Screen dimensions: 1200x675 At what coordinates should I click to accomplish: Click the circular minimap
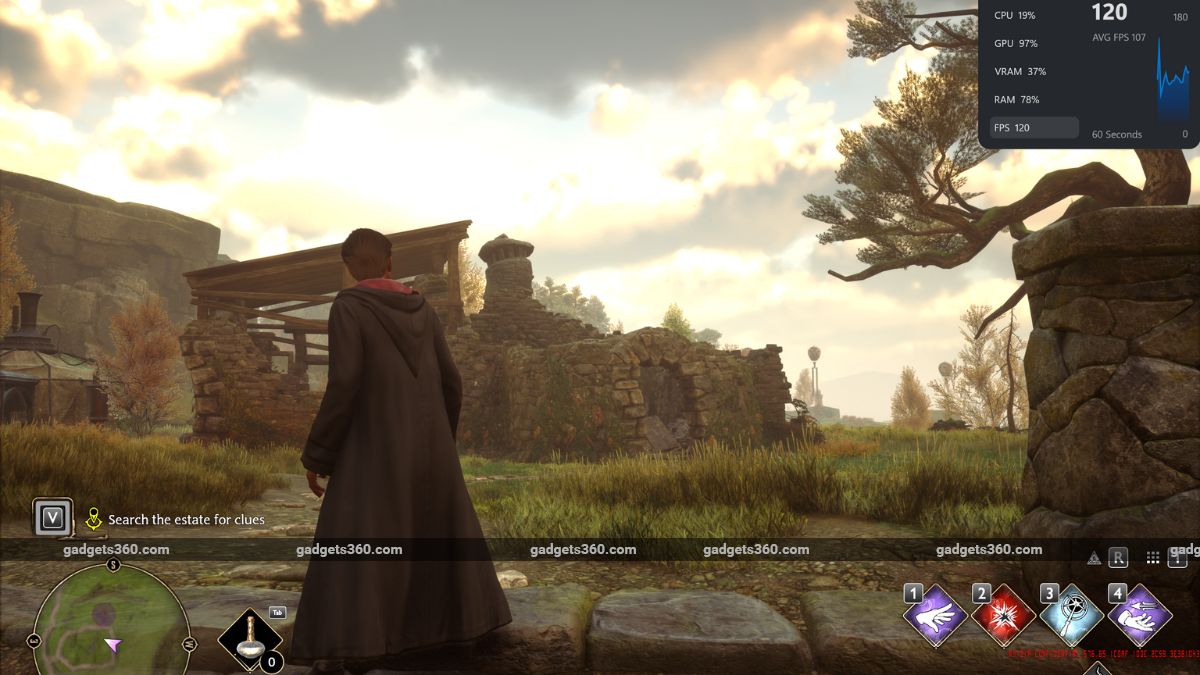point(111,622)
